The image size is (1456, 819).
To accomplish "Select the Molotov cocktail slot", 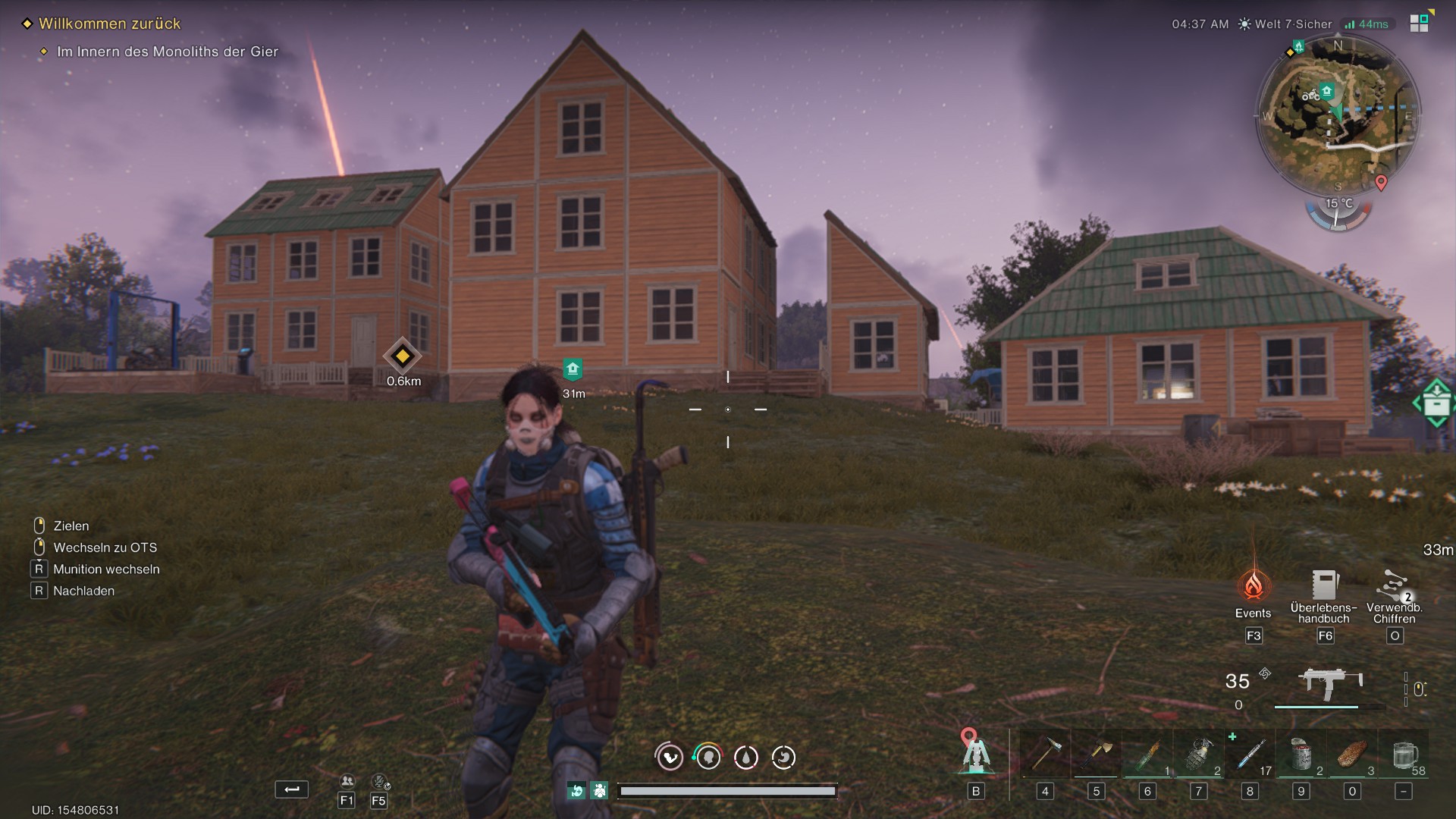I will coord(1147,755).
